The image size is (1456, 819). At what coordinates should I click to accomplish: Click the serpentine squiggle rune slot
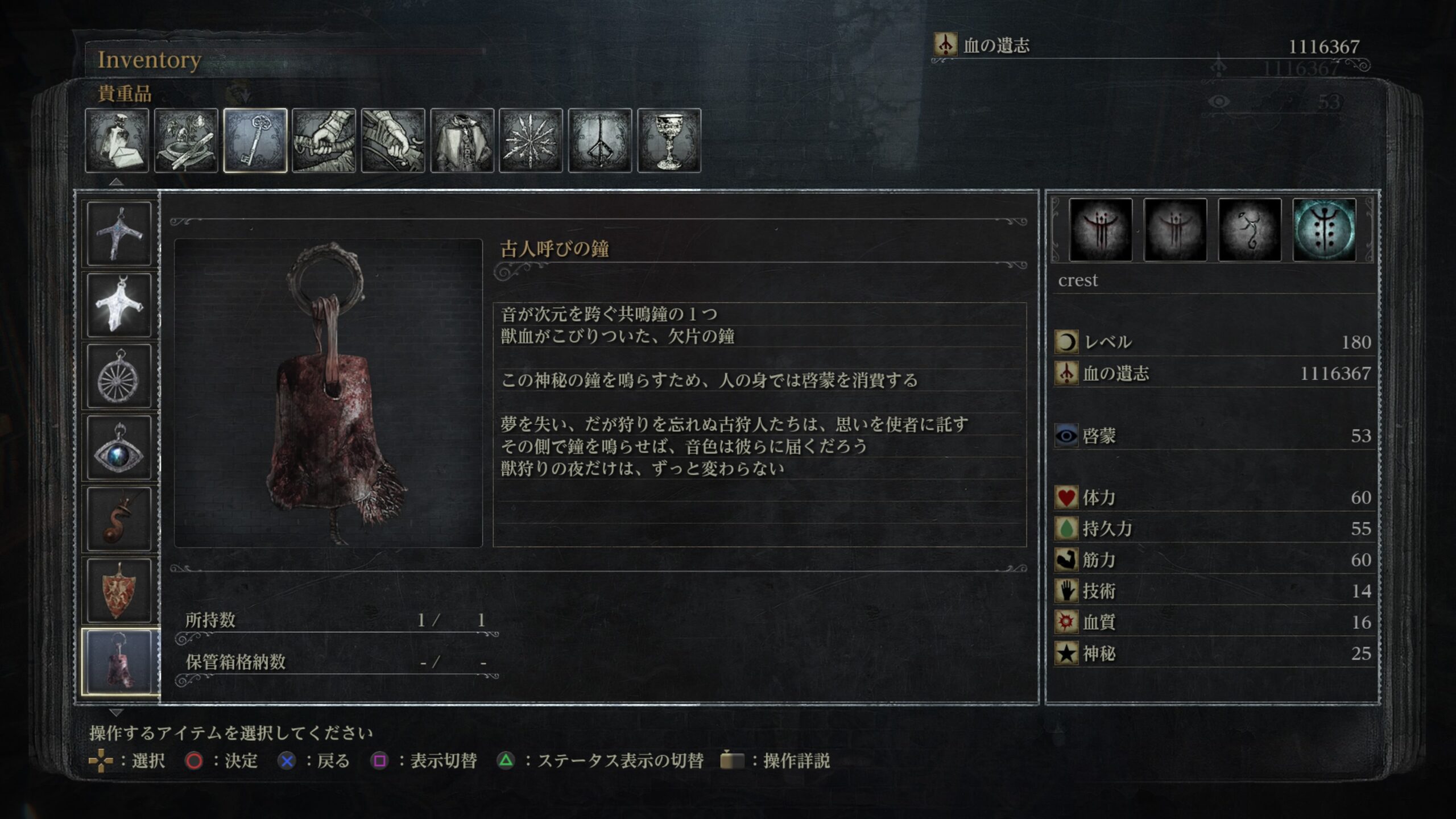(1250, 230)
